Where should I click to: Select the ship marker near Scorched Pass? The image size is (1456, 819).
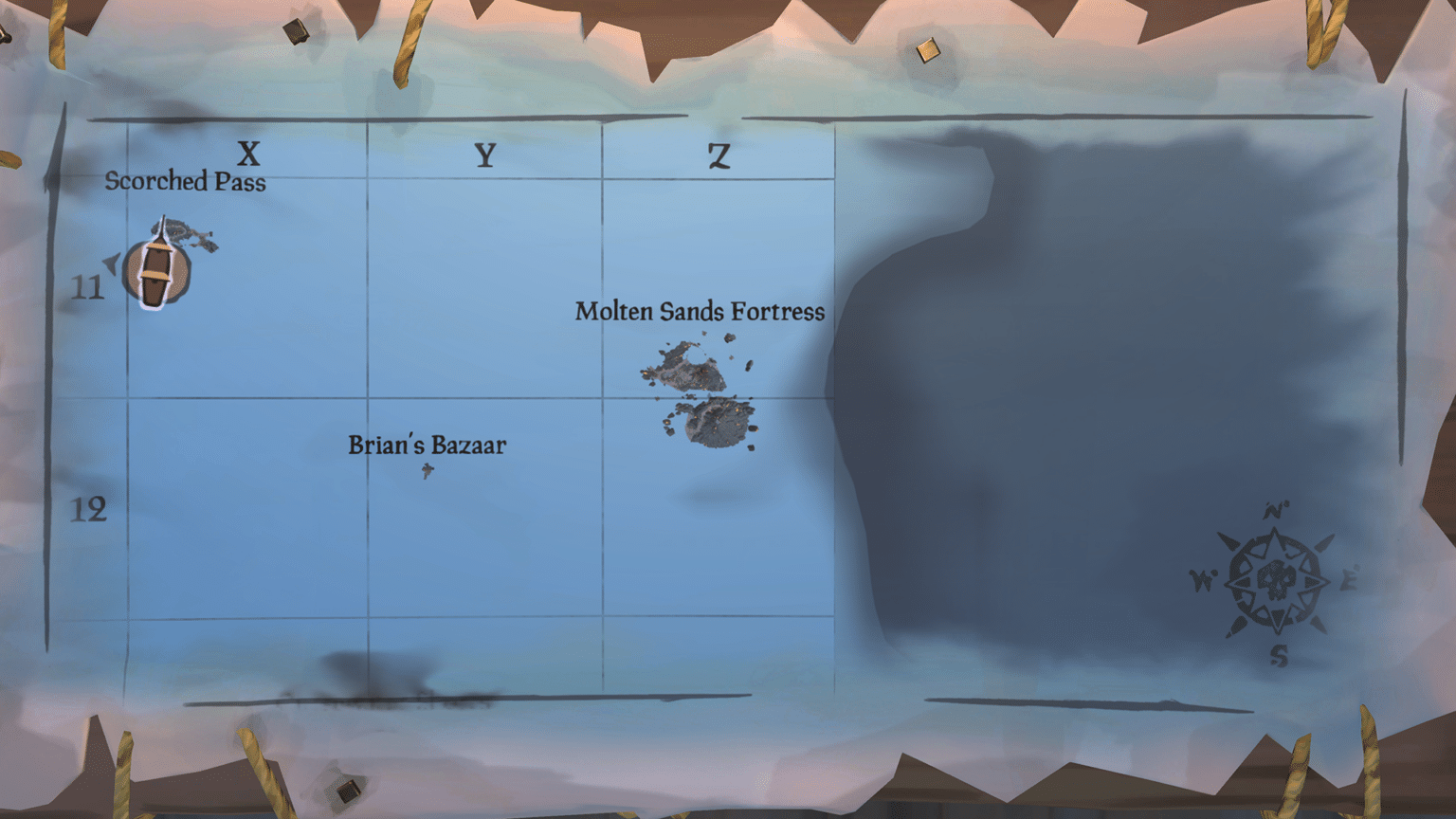click(x=155, y=268)
